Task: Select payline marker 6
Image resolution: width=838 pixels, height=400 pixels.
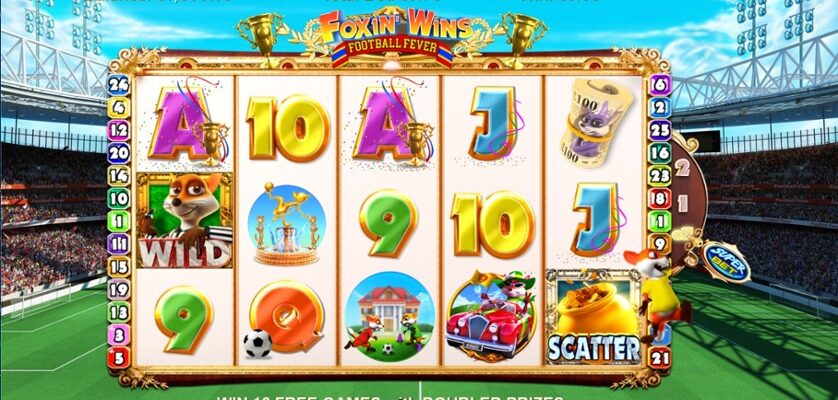Action: pyautogui.click(x=660, y=84)
